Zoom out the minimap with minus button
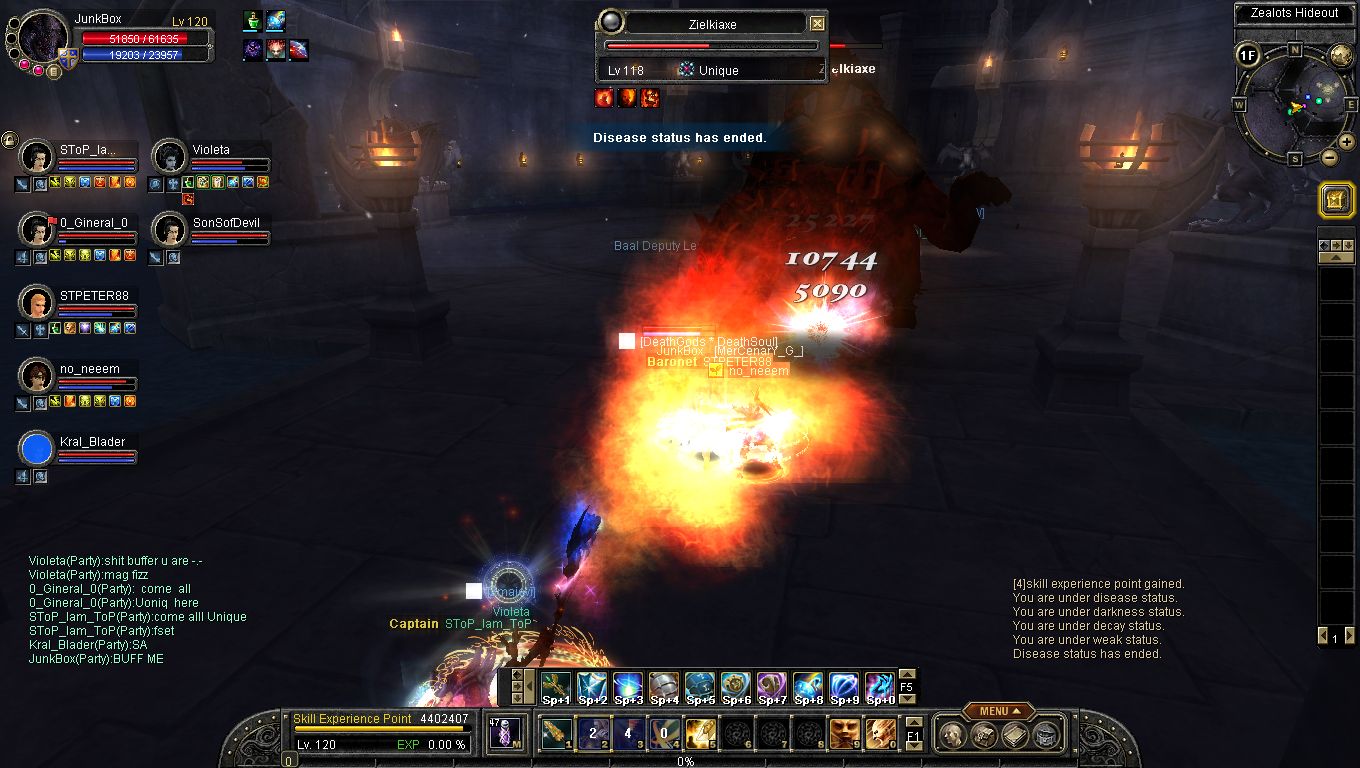Viewport: 1360px width, 768px height. click(1330, 157)
